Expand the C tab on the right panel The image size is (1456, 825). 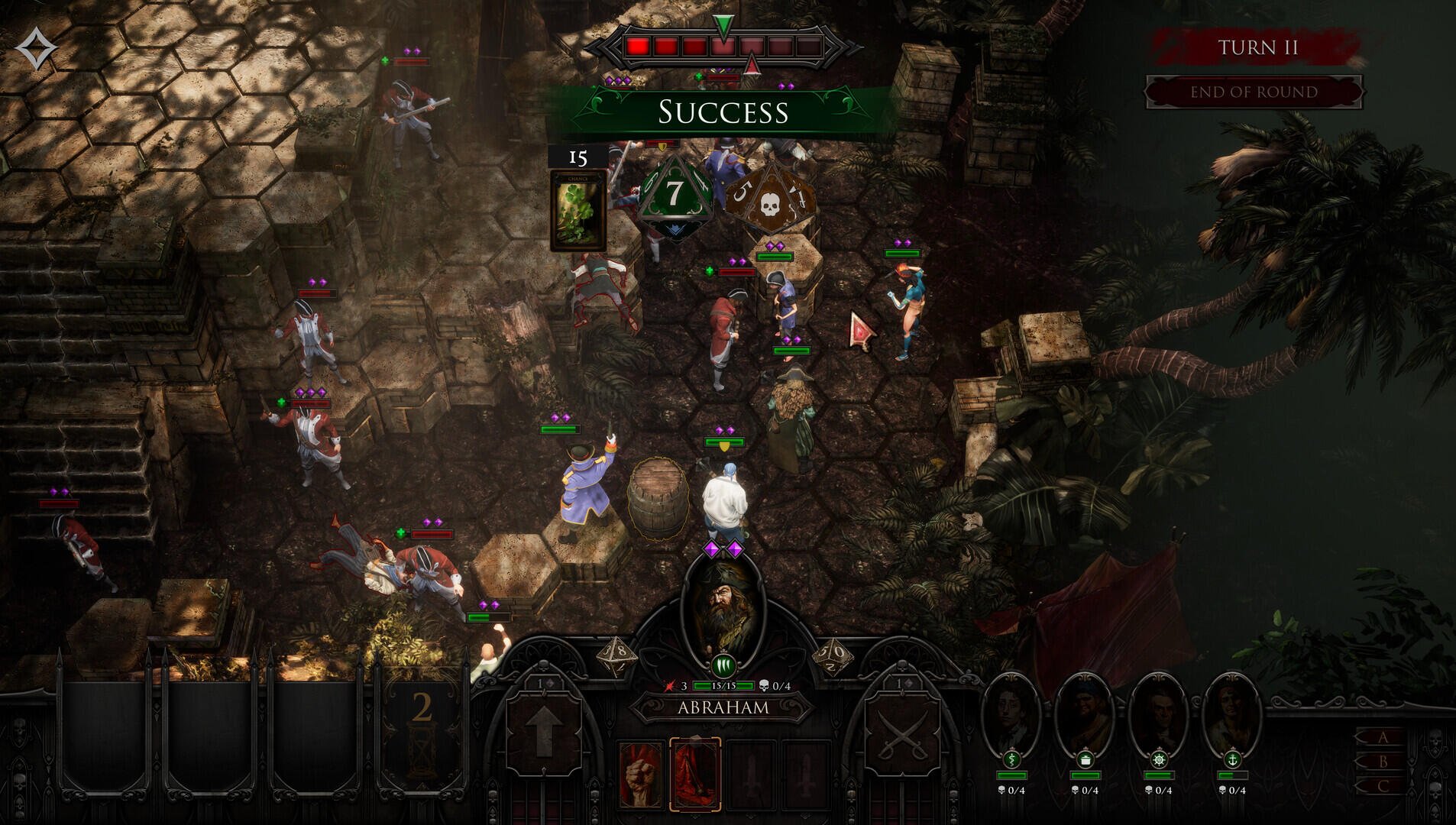(x=1383, y=785)
